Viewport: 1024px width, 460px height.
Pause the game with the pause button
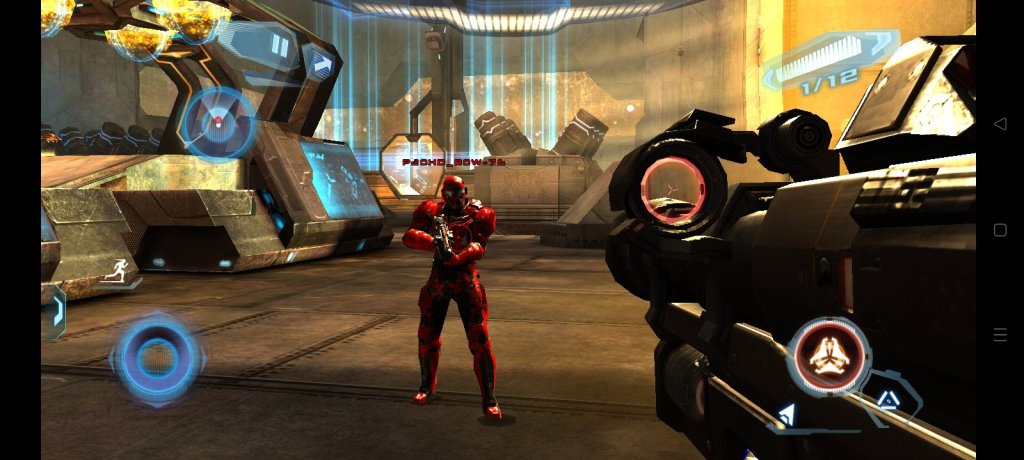tap(281, 46)
